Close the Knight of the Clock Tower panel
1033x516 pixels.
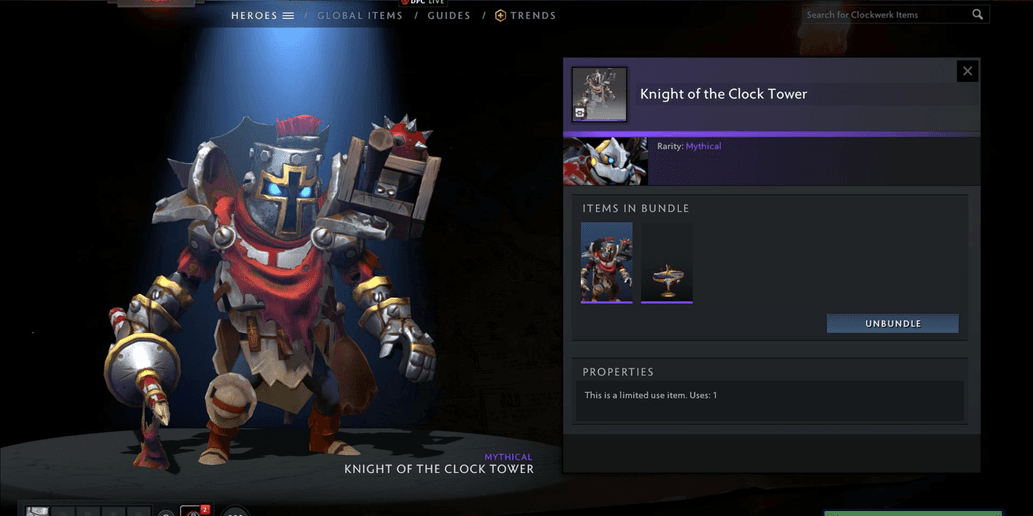point(966,71)
